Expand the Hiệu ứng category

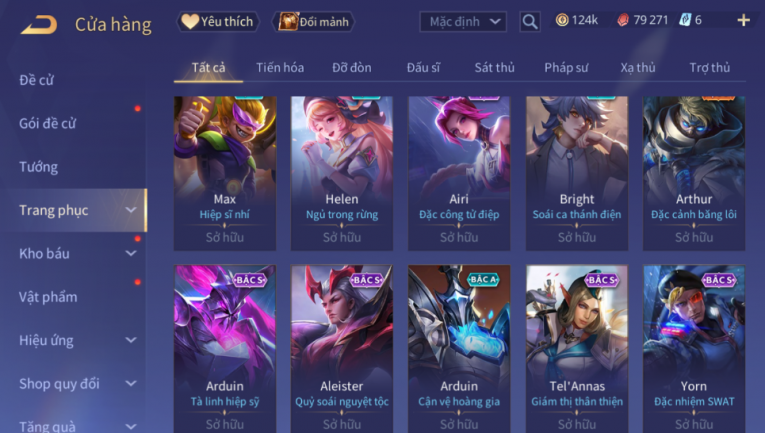75,340
